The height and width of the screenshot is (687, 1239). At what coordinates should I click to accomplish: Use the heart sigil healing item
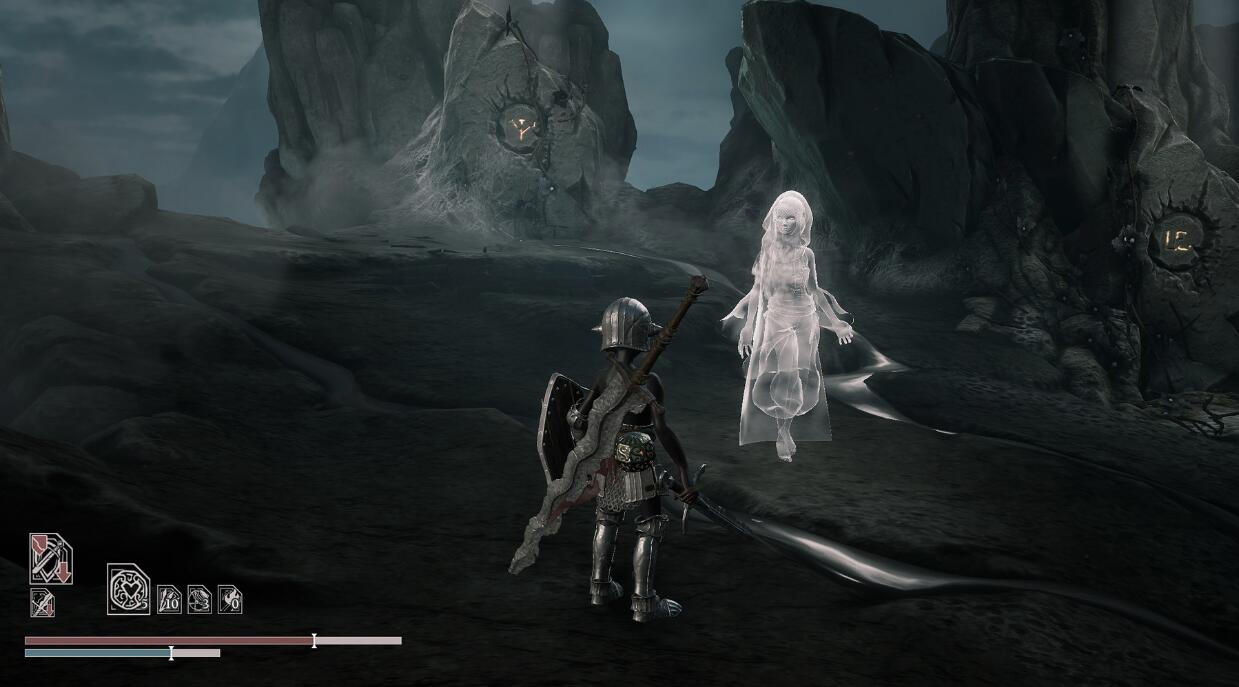[128, 589]
